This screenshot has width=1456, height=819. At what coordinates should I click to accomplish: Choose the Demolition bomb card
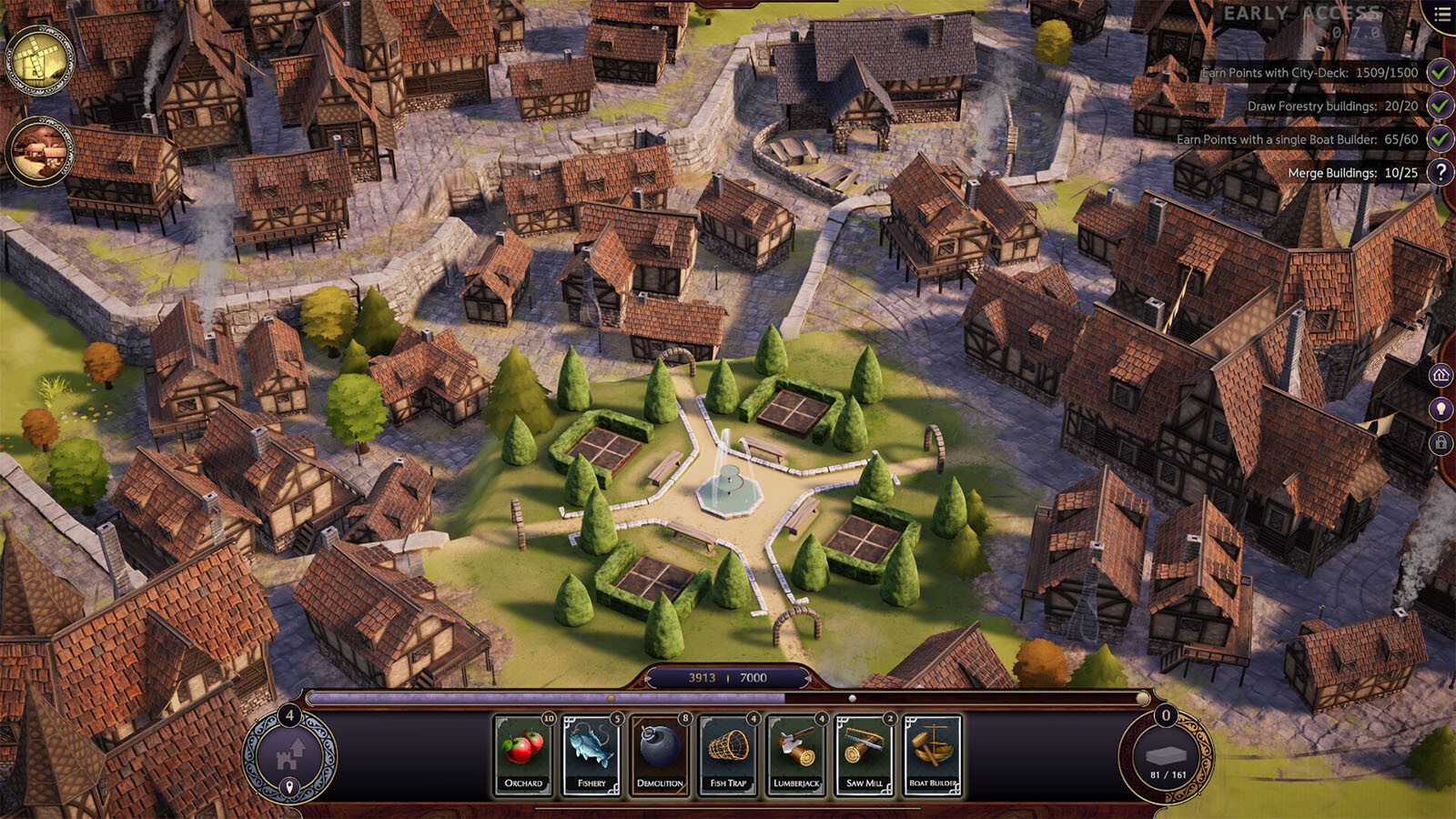click(660, 754)
